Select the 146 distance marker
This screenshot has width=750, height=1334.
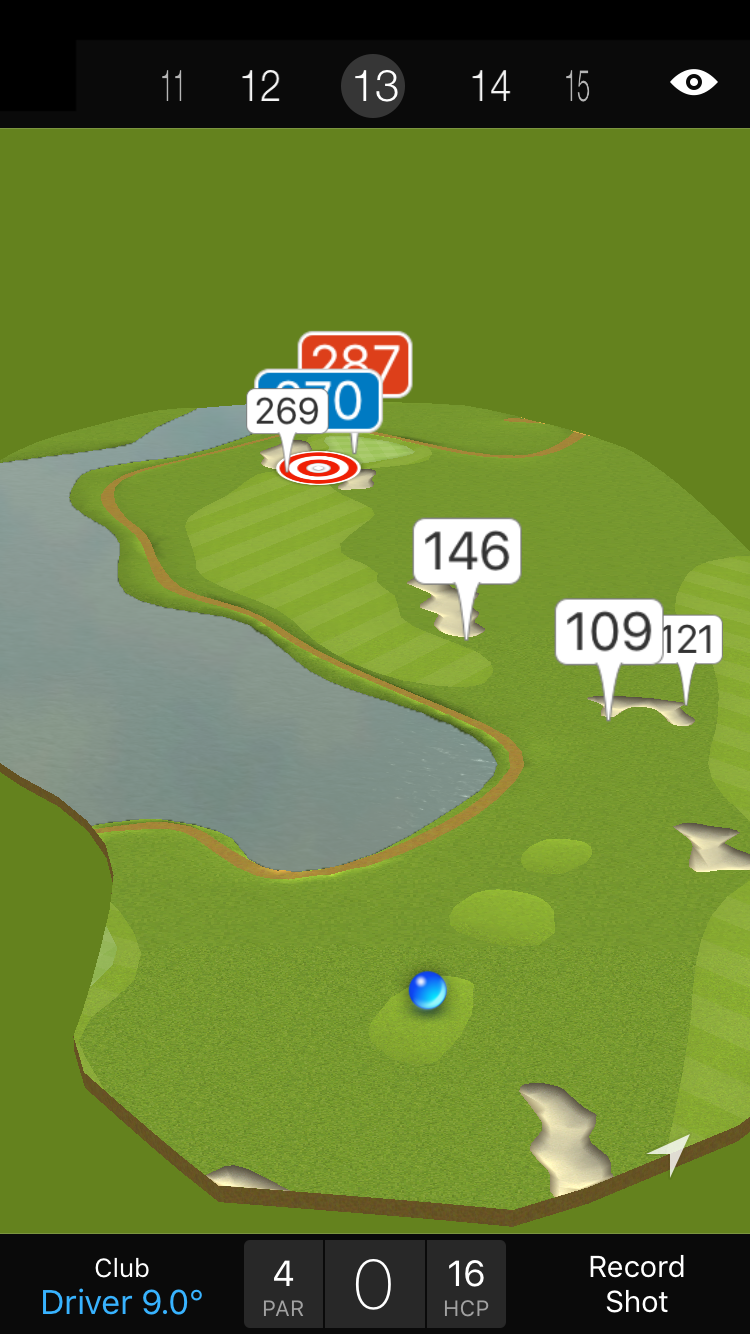467,551
